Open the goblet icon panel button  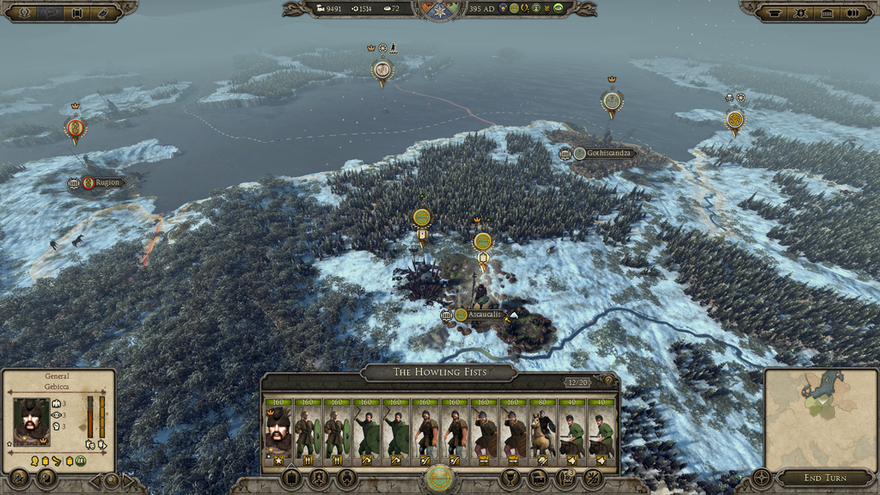pos(509,479)
